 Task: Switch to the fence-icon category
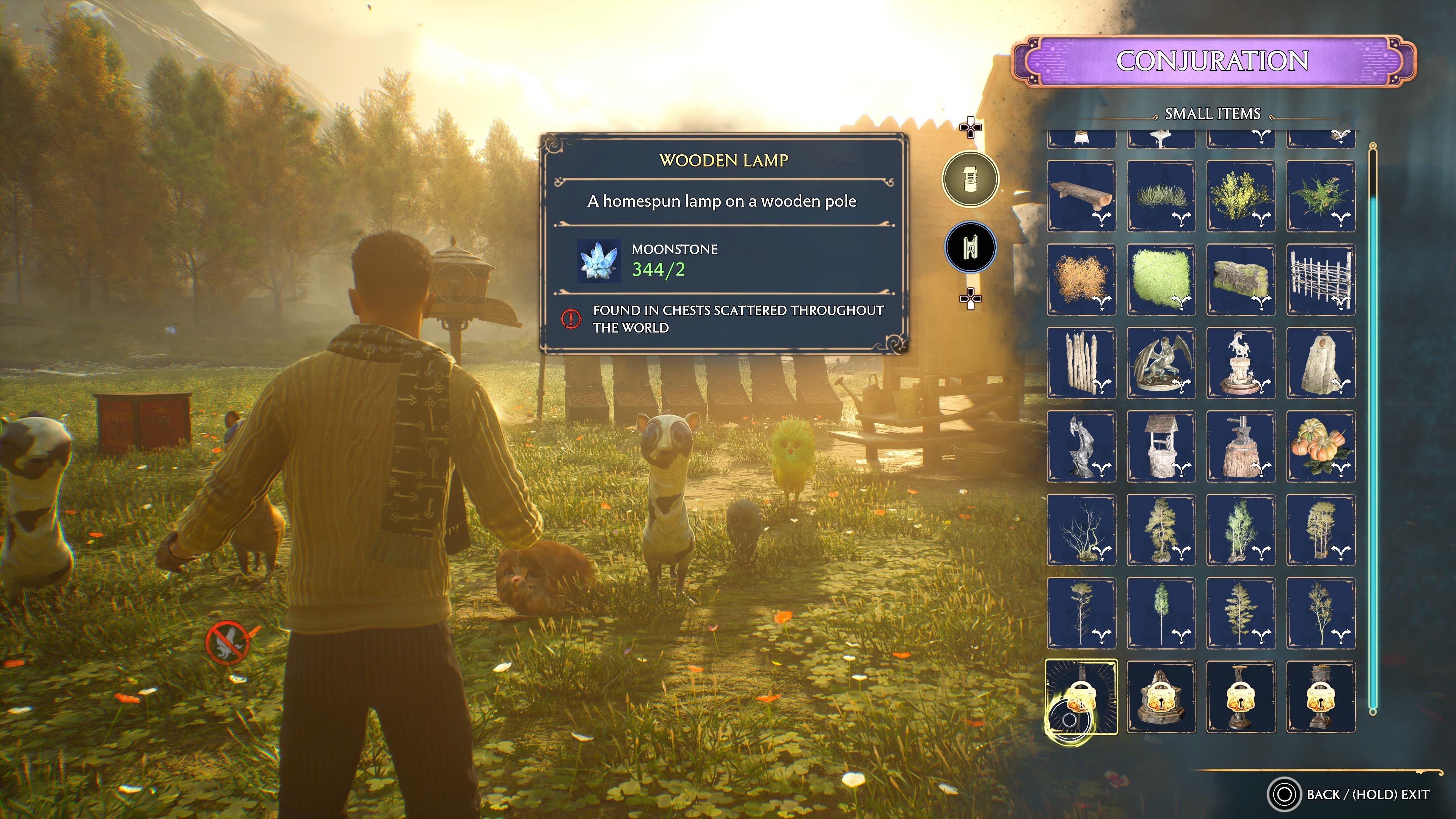tap(970, 248)
